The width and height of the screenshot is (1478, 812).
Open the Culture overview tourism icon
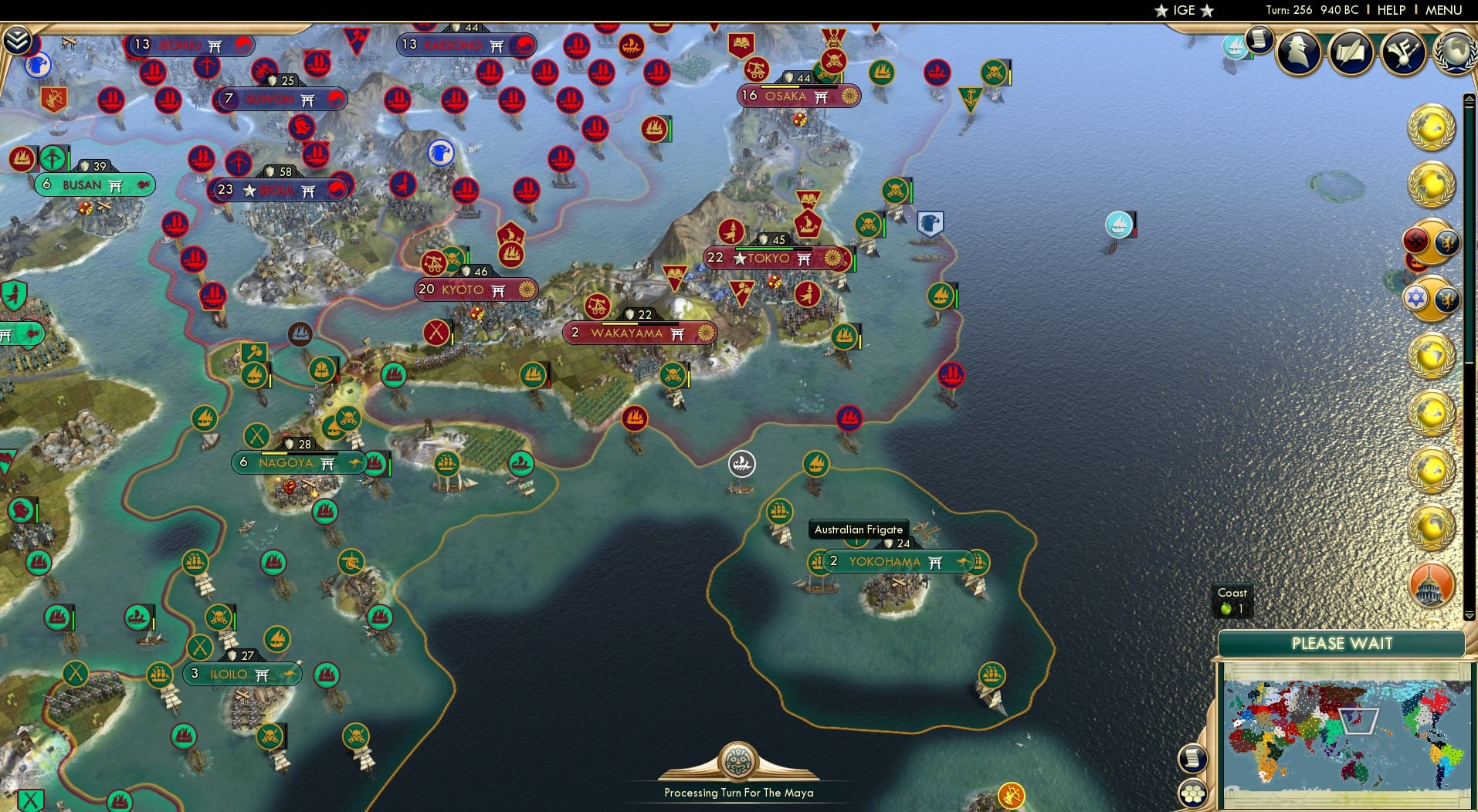click(x=1404, y=51)
